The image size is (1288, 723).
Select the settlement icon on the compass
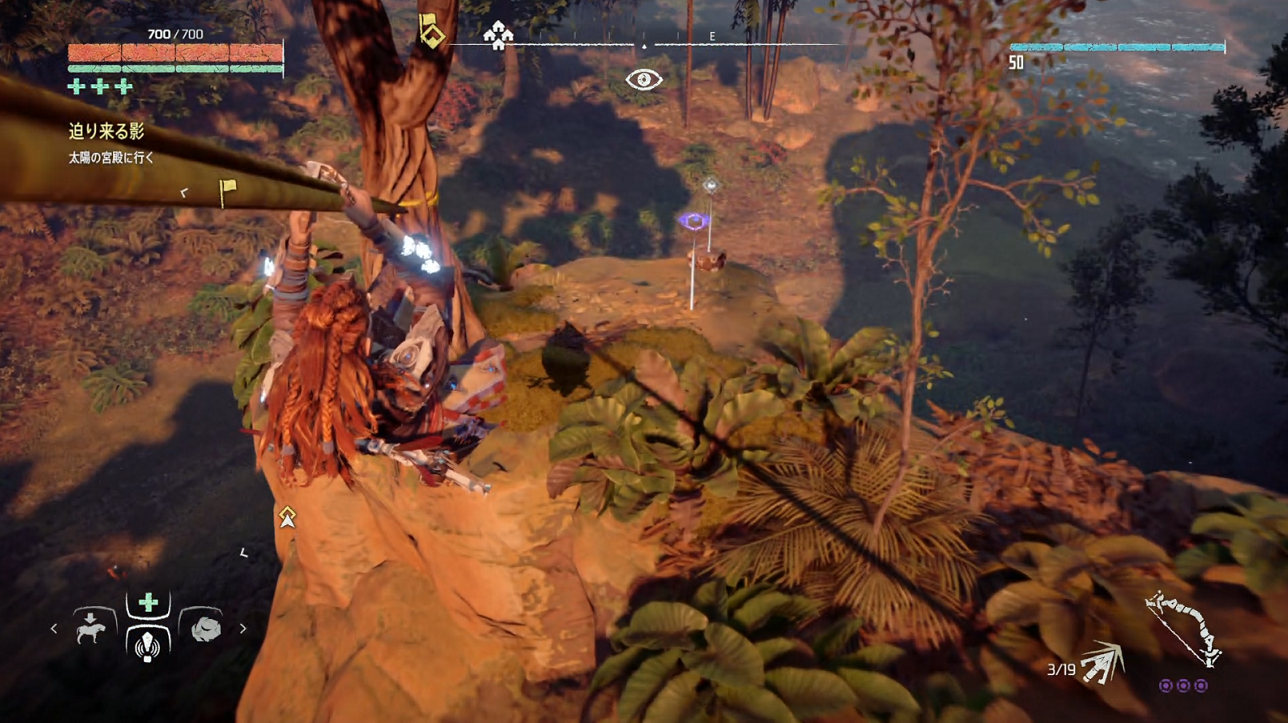coord(498,36)
